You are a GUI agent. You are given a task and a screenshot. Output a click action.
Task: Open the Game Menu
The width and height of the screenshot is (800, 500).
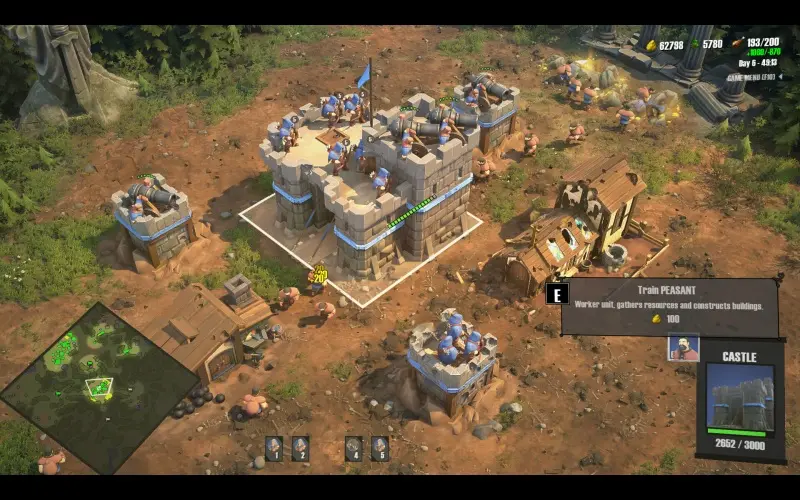click(751, 77)
